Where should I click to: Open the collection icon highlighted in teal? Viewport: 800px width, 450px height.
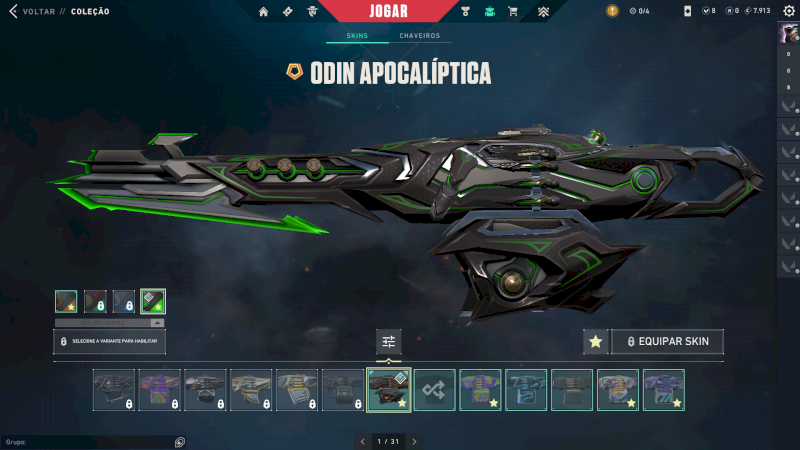click(x=490, y=11)
